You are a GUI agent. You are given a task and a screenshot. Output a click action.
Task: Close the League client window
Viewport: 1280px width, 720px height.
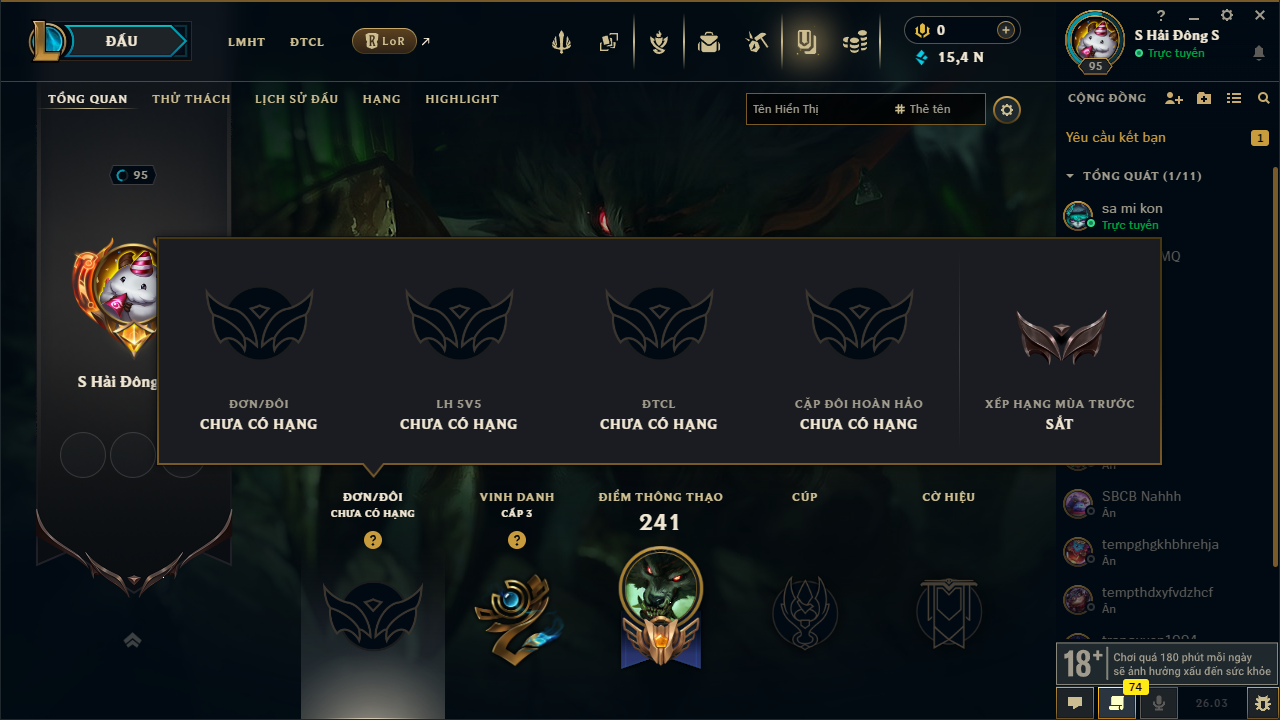coord(1260,15)
